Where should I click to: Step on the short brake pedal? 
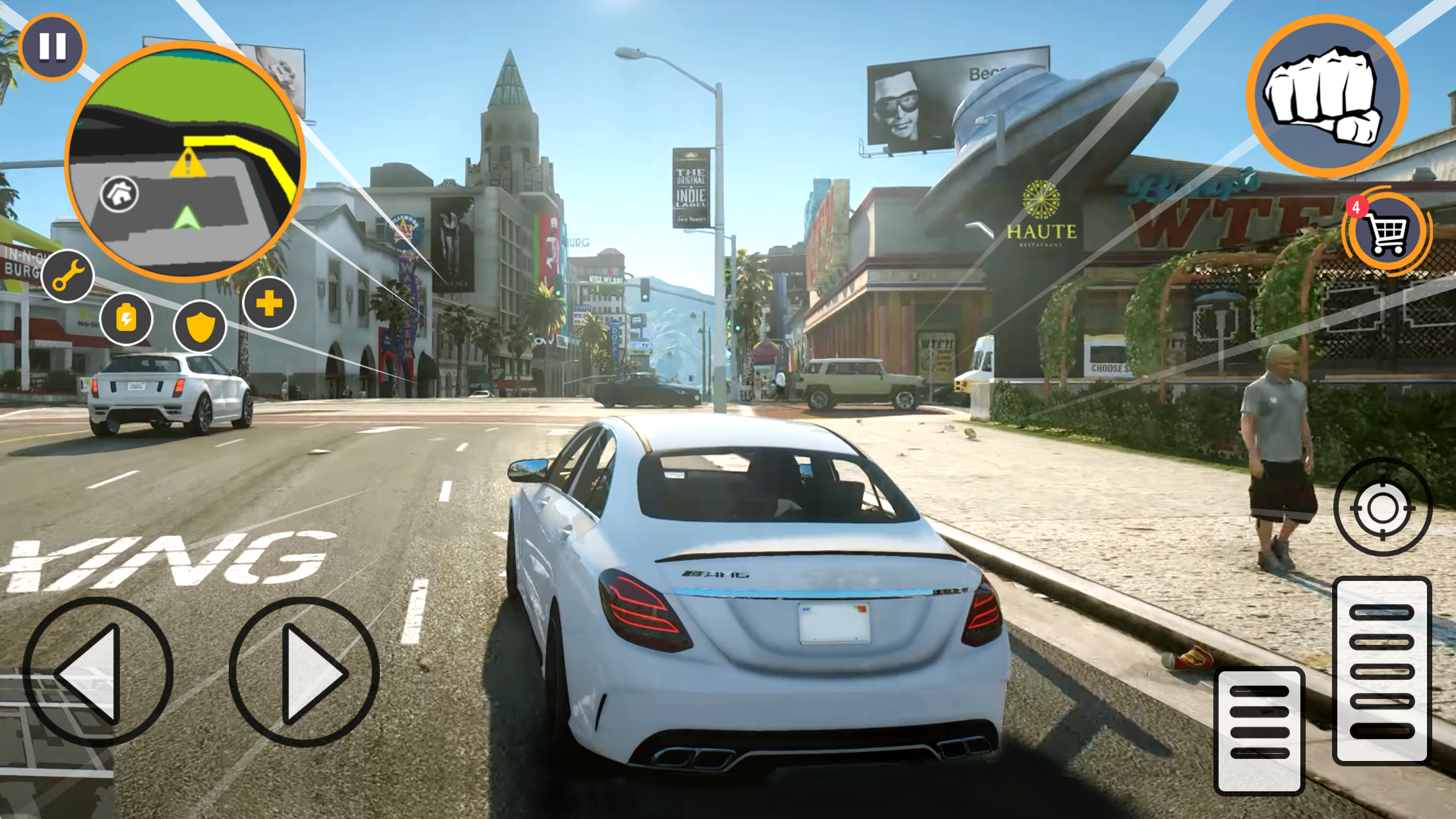pos(1259,730)
